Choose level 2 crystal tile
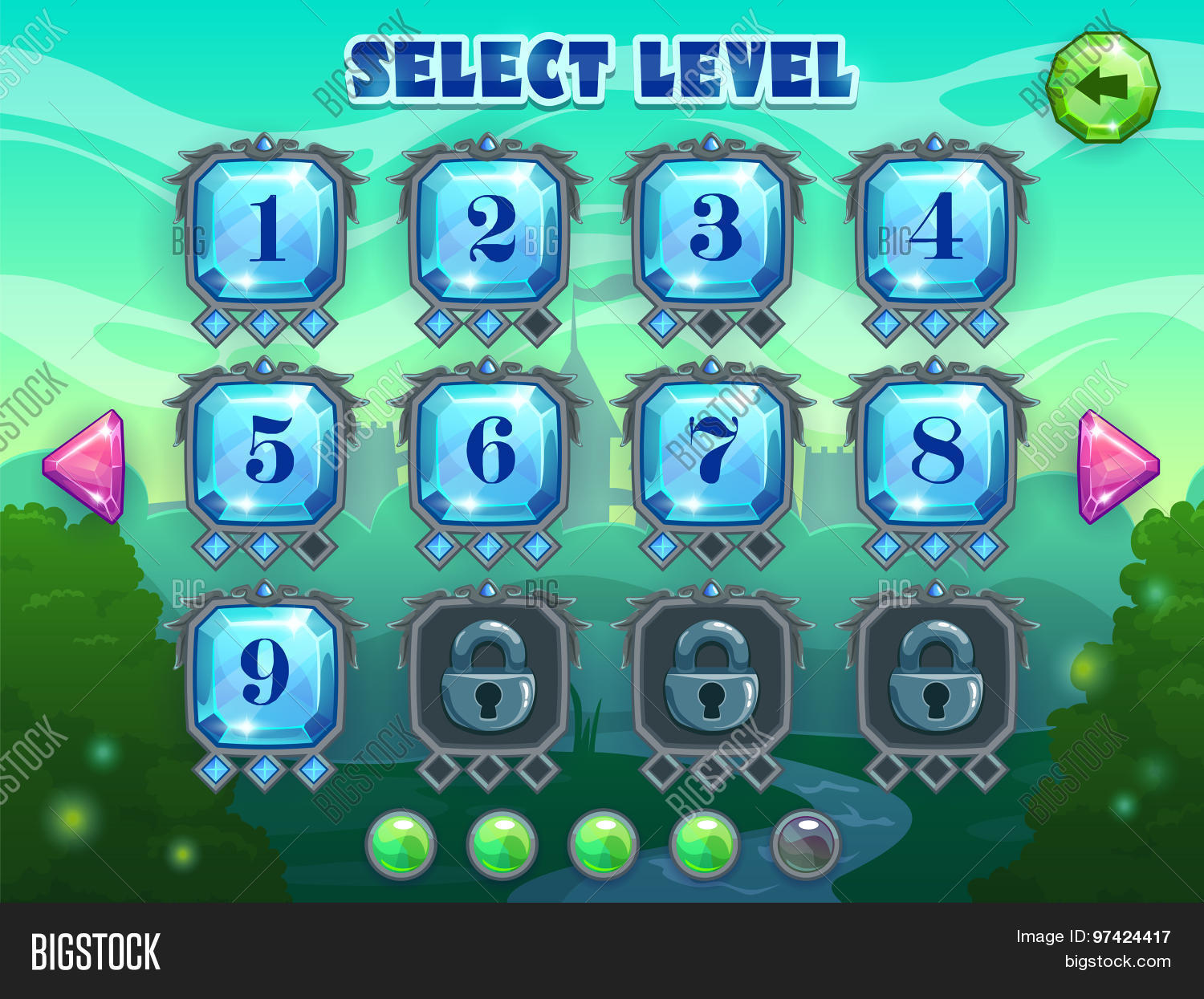The height and width of the screenshot is (999, 1204). [x=489, y=229]
